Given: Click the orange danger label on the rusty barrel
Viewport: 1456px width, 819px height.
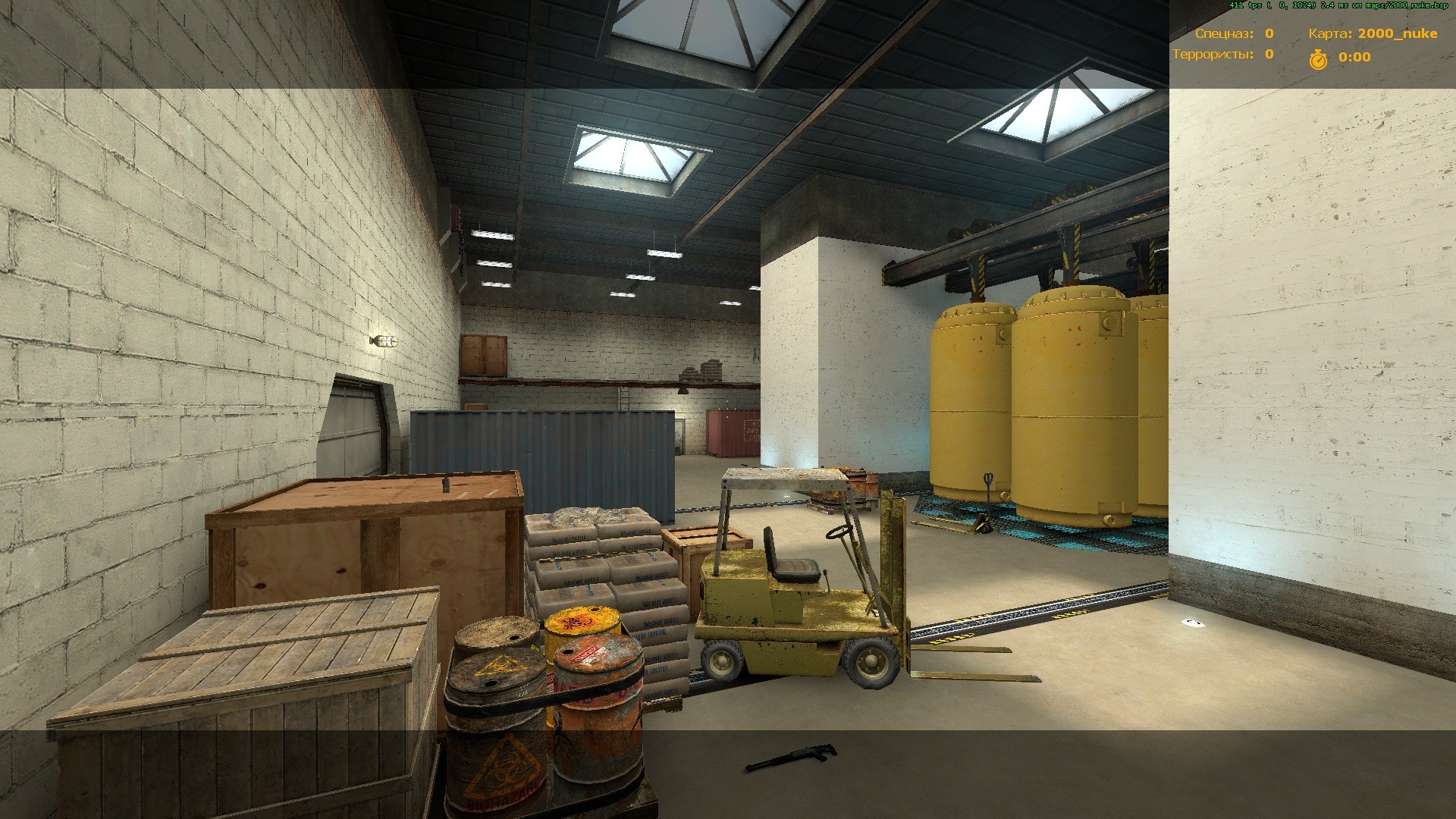Looking at the screenshot, I should 587,654.
